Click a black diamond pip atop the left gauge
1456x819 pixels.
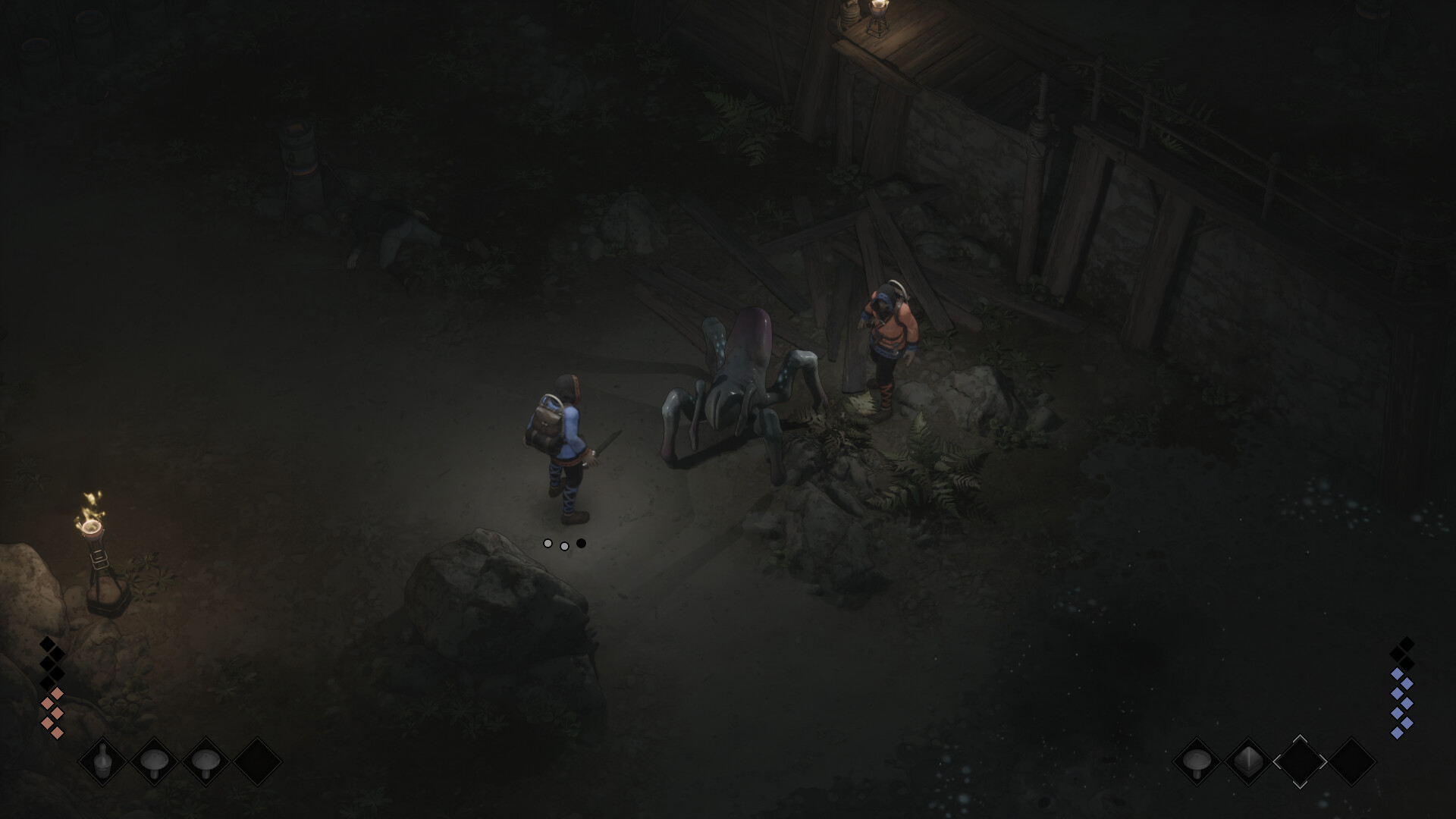pos(47,642)
